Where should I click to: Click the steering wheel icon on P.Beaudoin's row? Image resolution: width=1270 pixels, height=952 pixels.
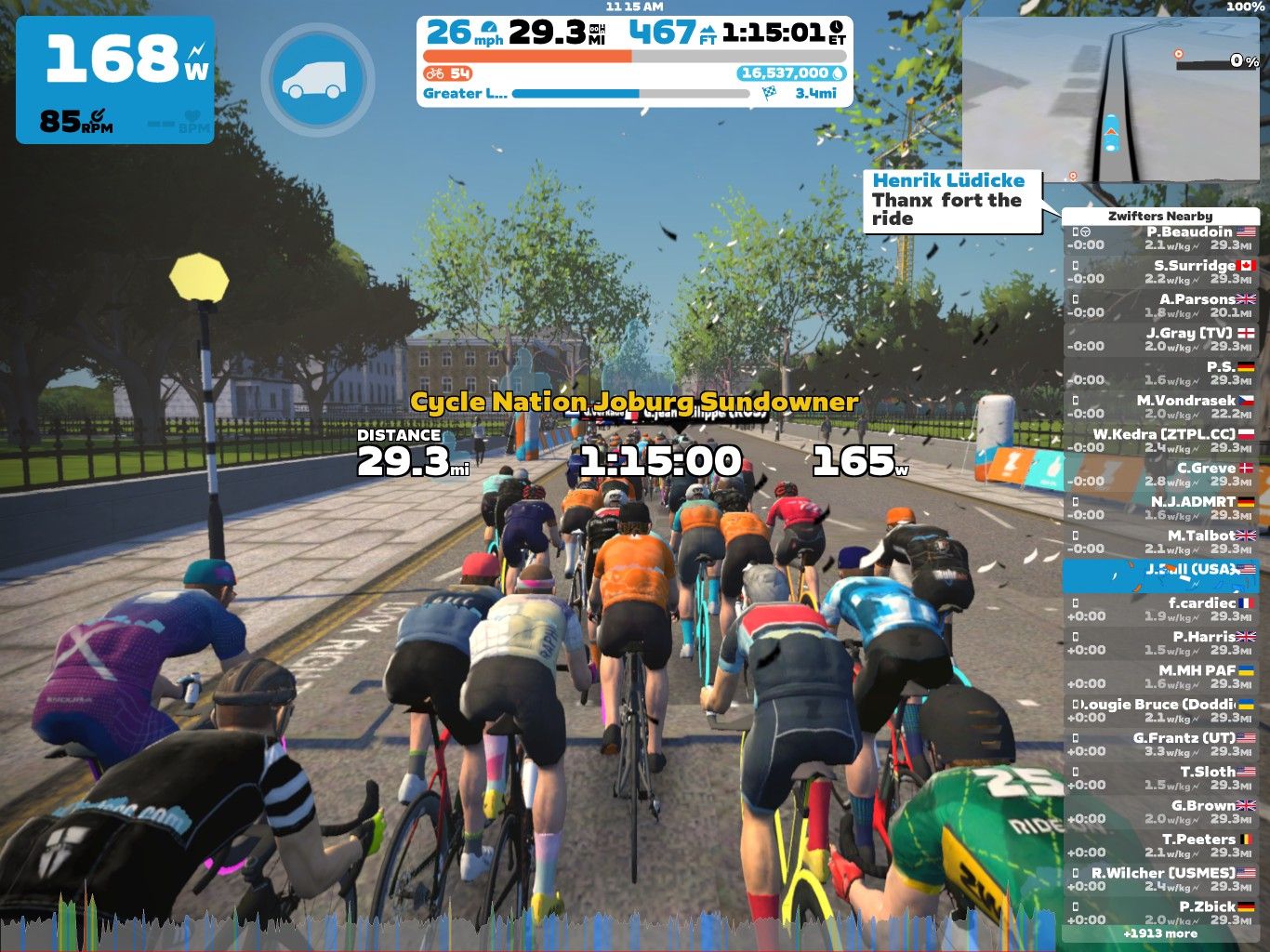tap(1085, 230)
